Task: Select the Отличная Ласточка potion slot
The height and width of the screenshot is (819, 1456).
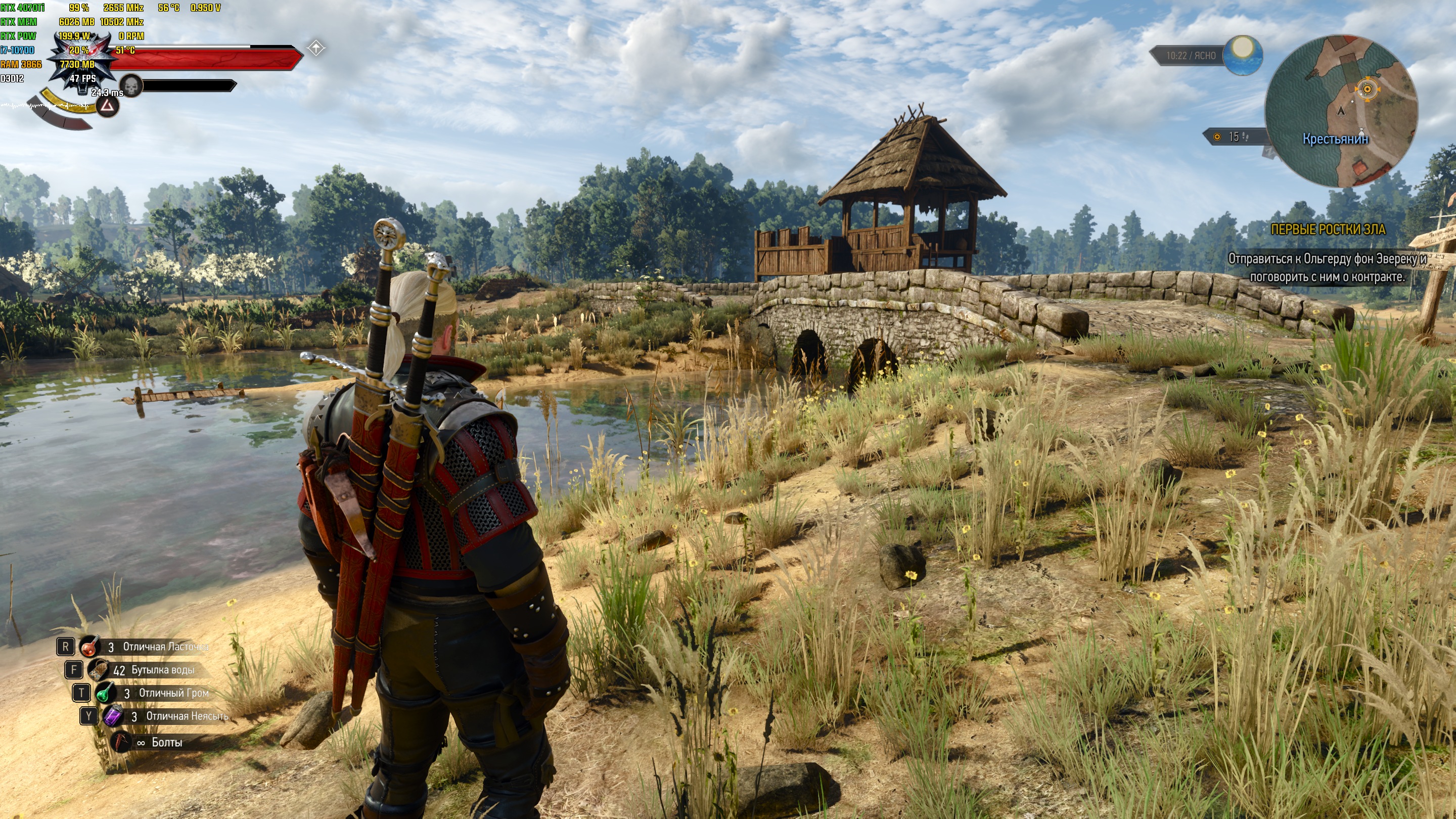Action: (x=90, y=647)
